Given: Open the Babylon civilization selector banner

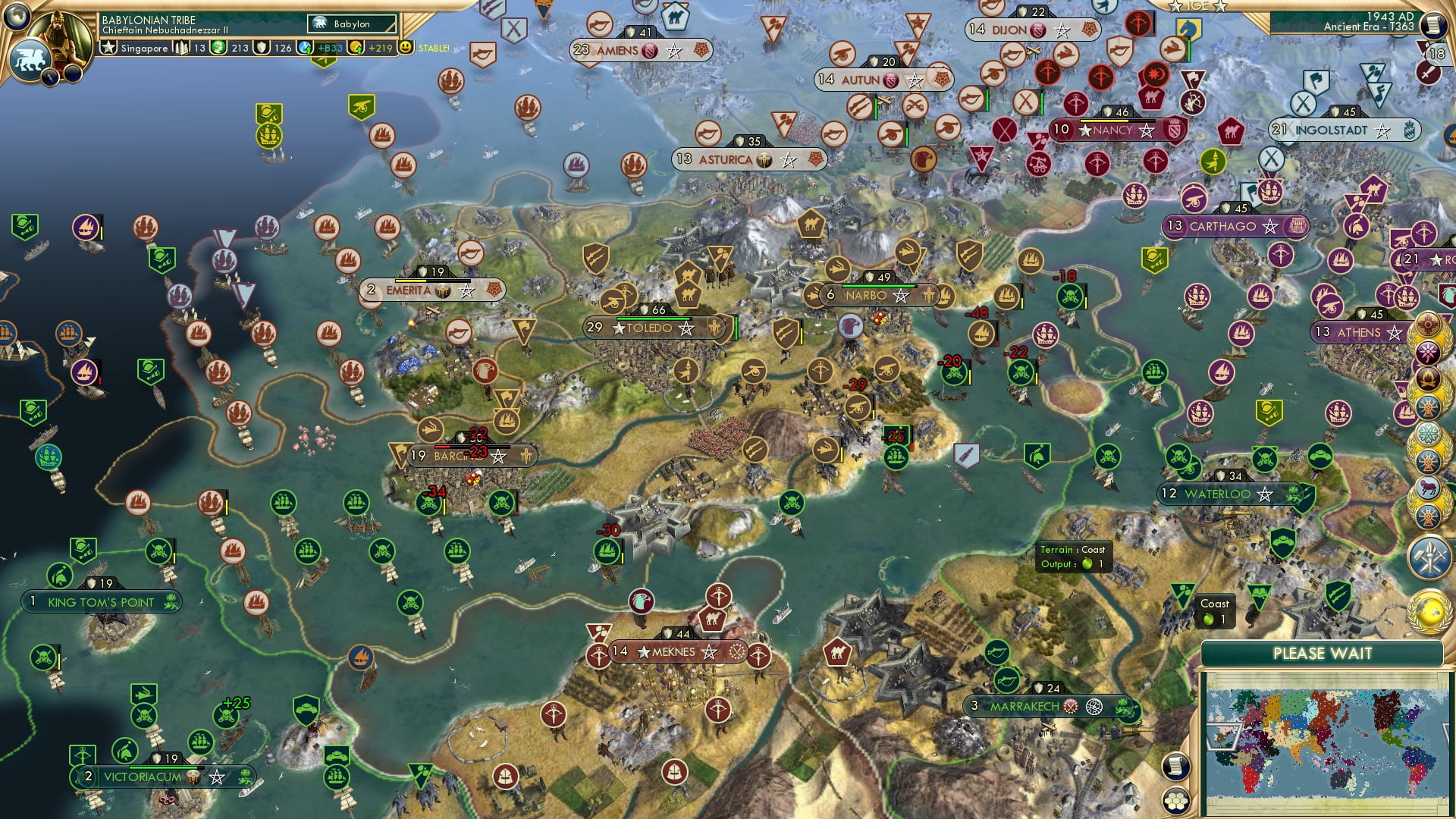Looking at the screenshot, I should 349,24.
